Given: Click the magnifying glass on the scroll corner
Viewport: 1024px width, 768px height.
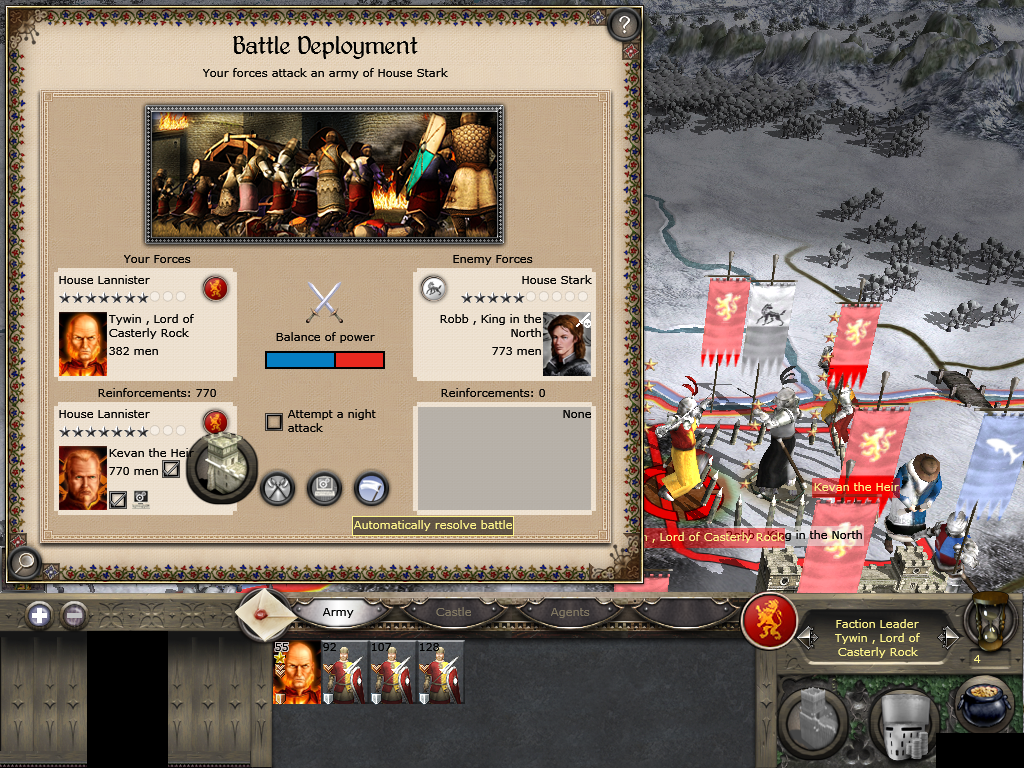Looking at the screenshot, I should pyautogui.click(x=23, y=563).
